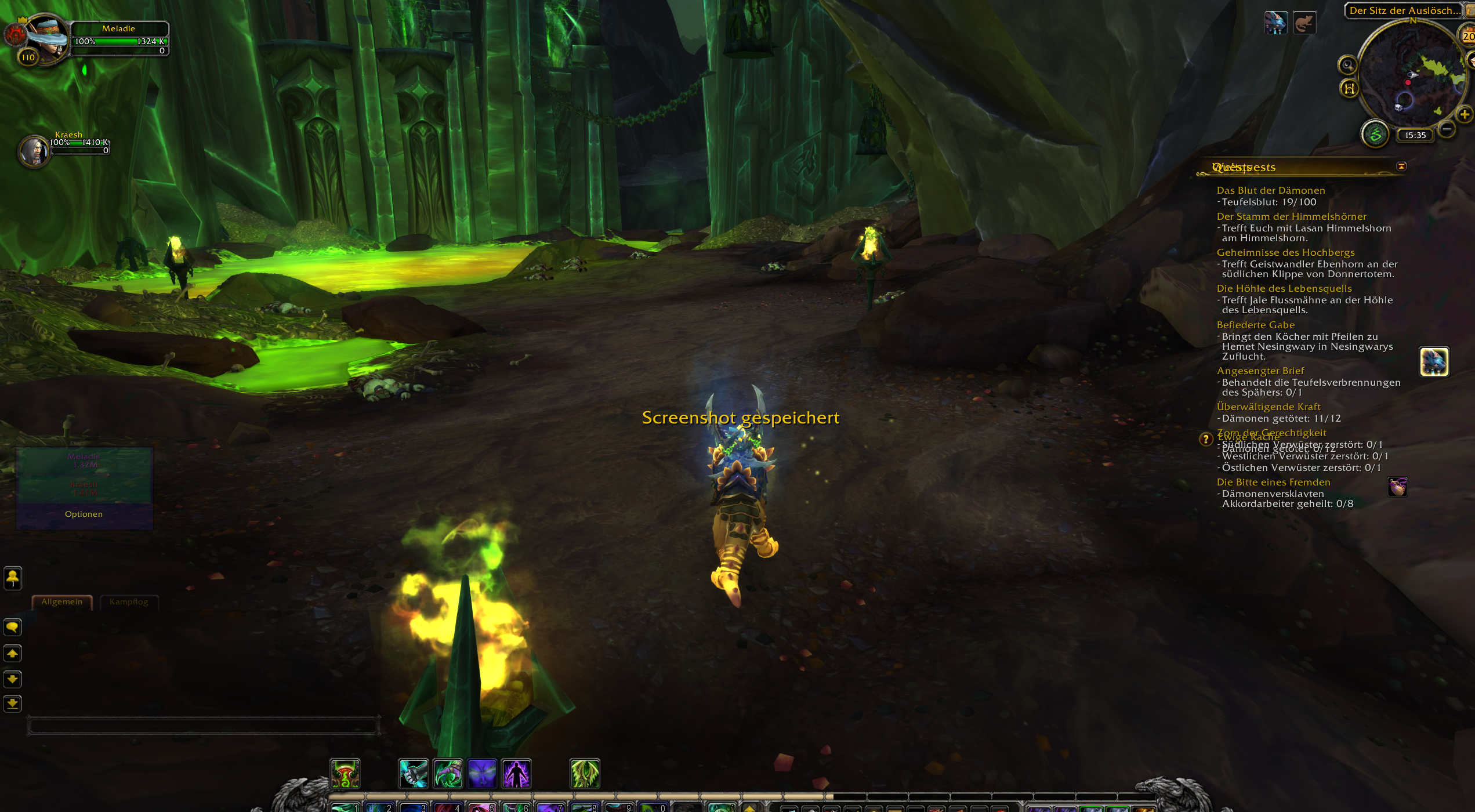Select the quest Das Blut der Dämonen
Image resolution: width=1475 pixels, height=812 pixels.
pos(1270,191)
